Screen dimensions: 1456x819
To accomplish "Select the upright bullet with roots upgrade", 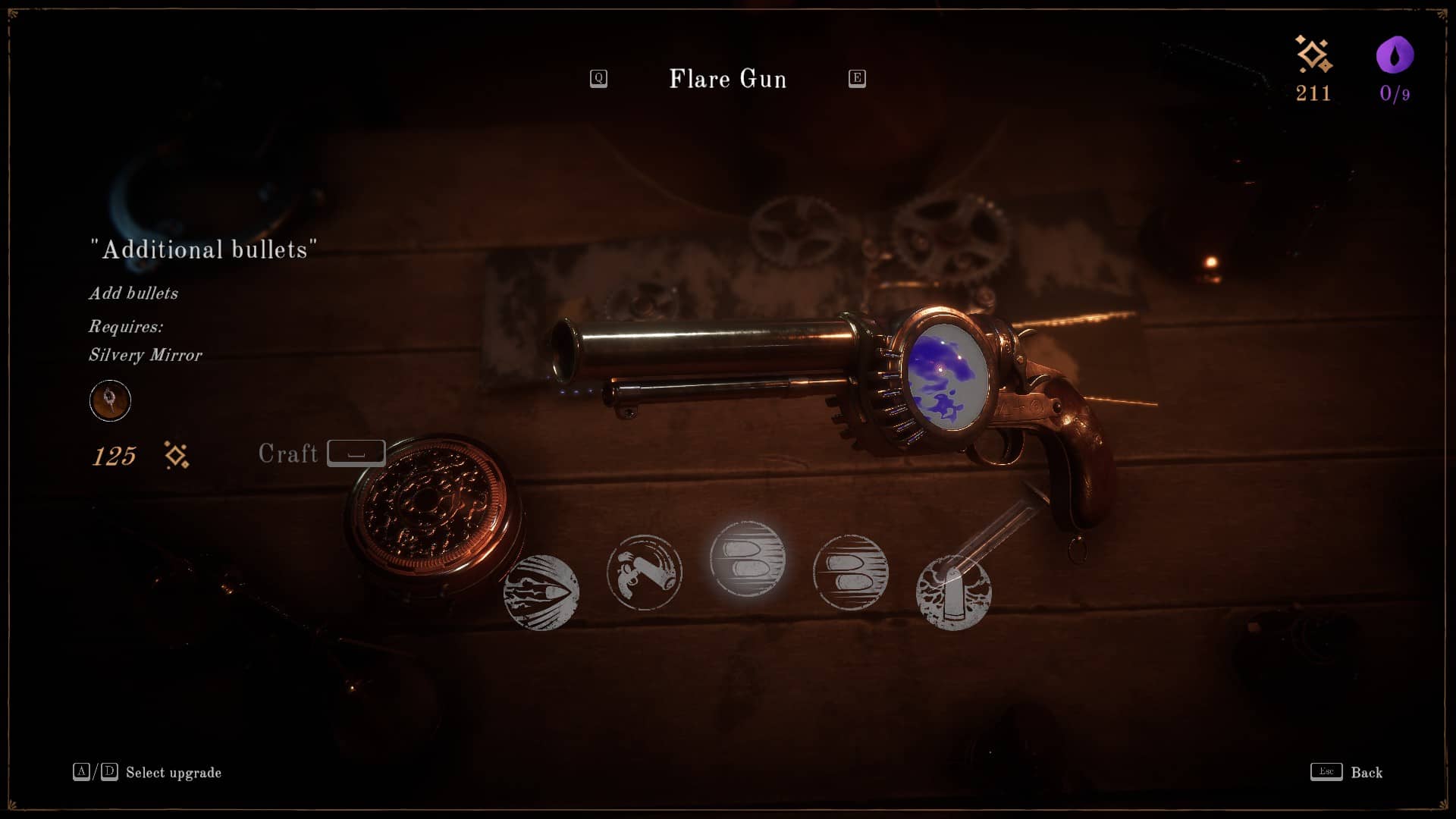I will coord(953,593).
